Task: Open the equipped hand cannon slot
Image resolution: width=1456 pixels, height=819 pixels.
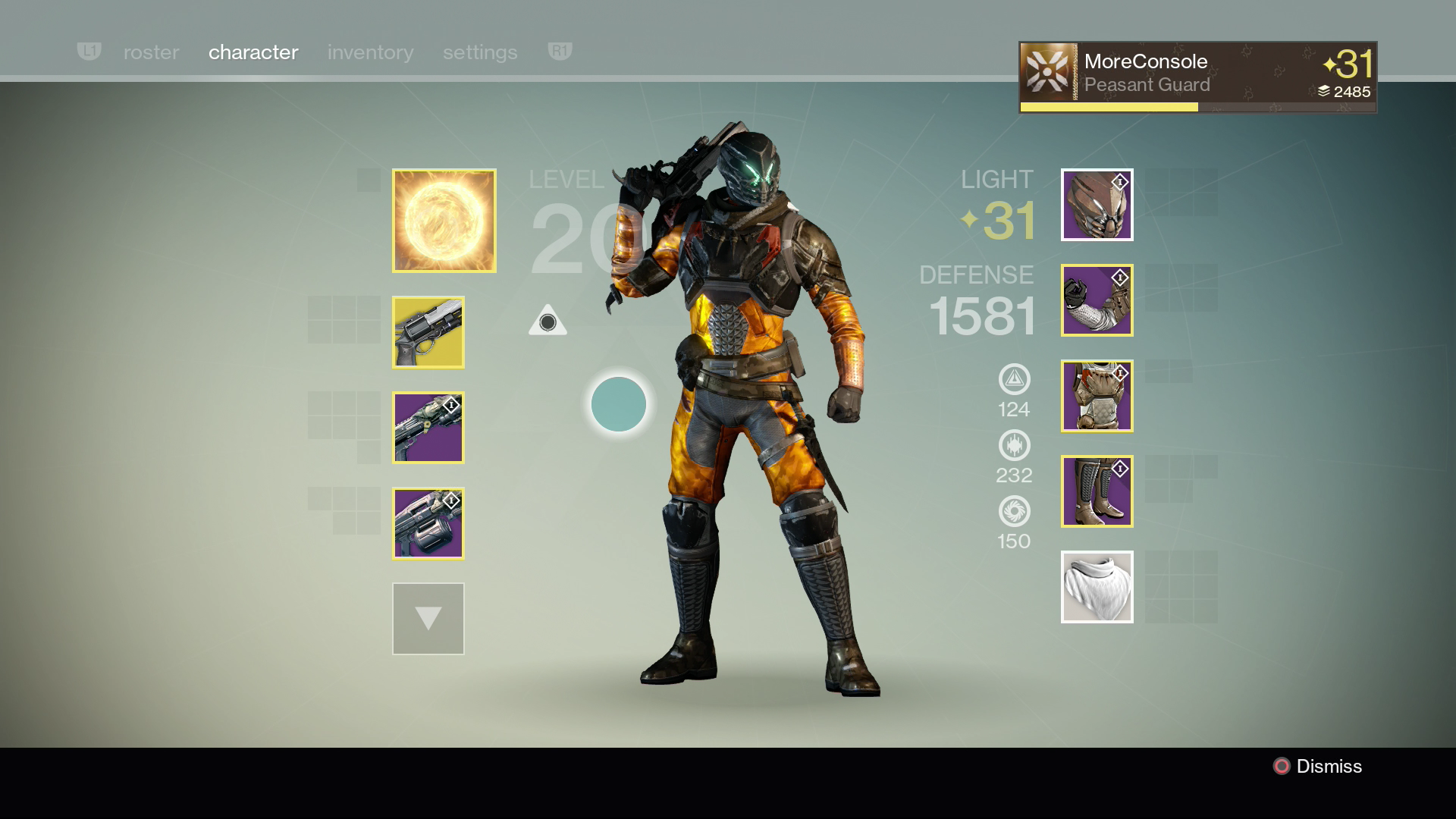Action: pos(428,333)
